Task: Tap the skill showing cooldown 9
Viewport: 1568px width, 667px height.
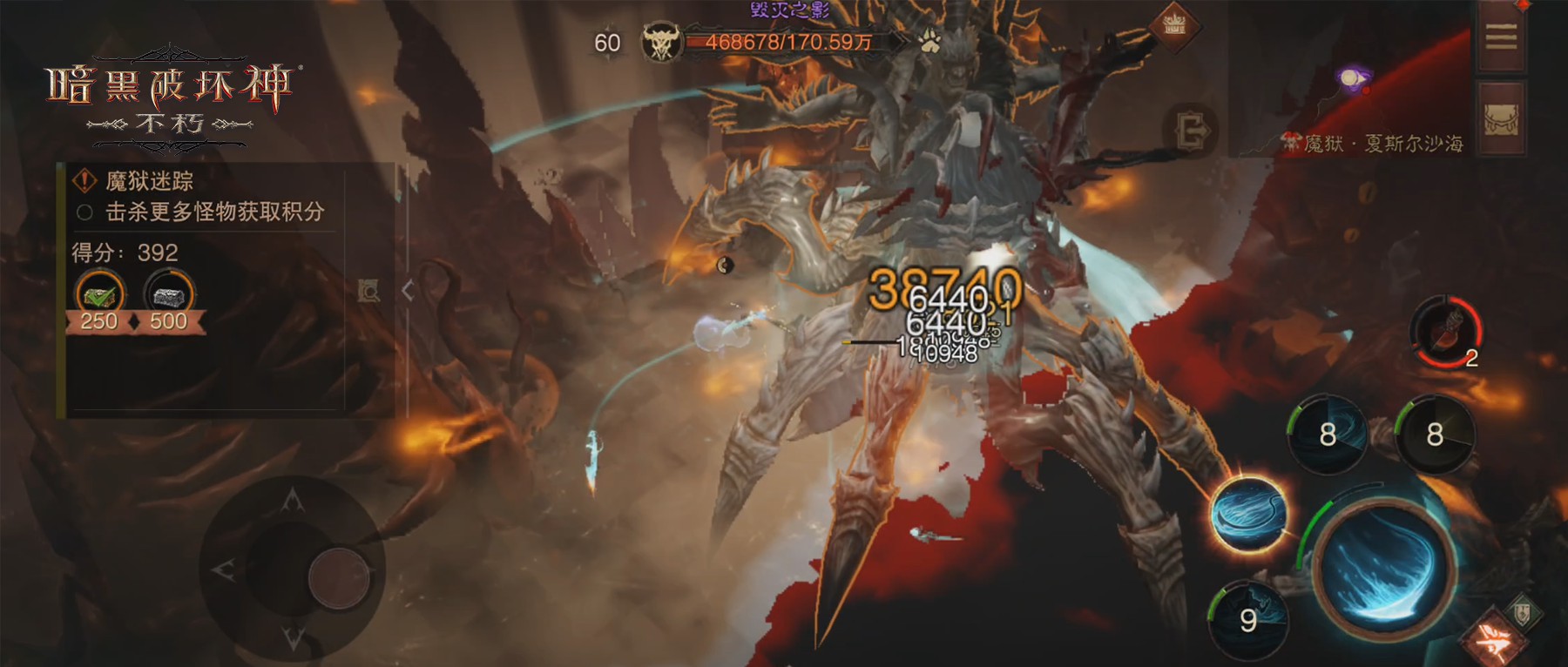Action: coord(1248,618)
